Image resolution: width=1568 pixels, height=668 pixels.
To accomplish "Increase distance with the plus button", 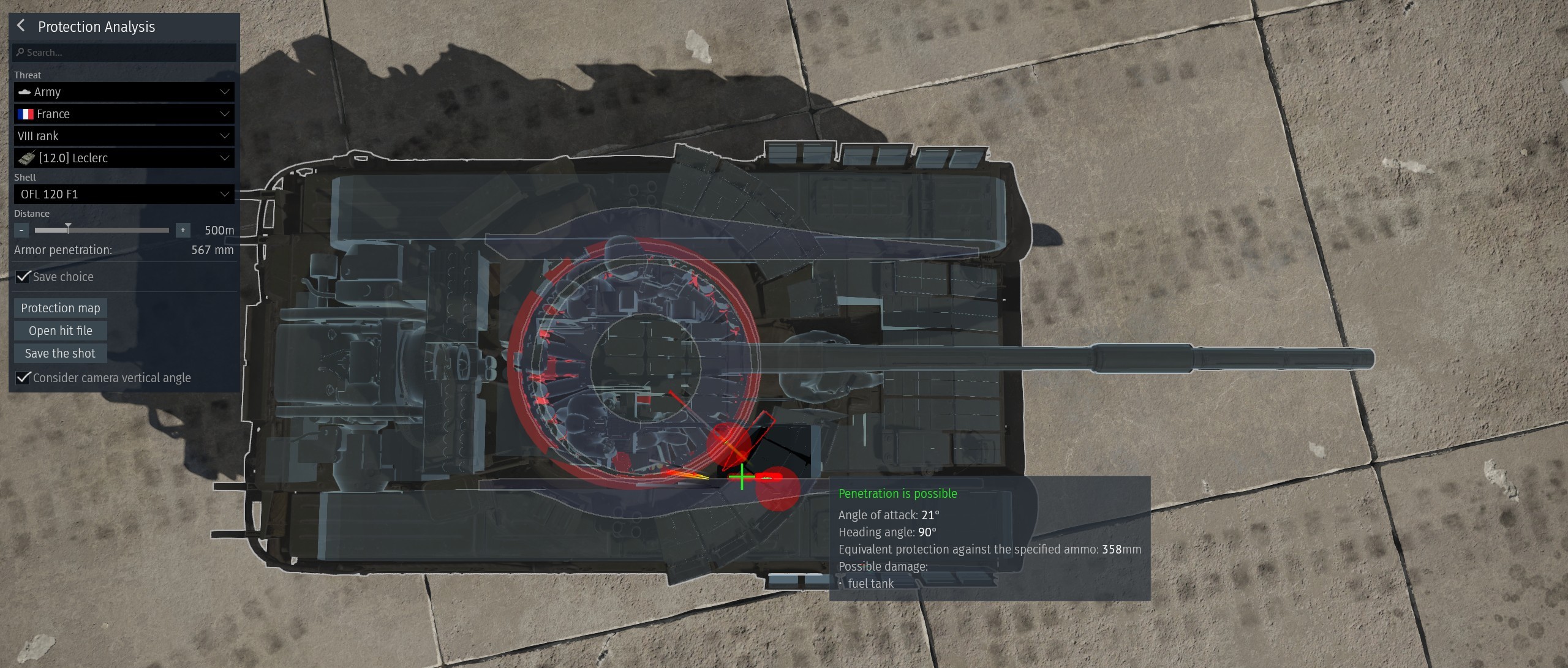I will coord(183,230).
